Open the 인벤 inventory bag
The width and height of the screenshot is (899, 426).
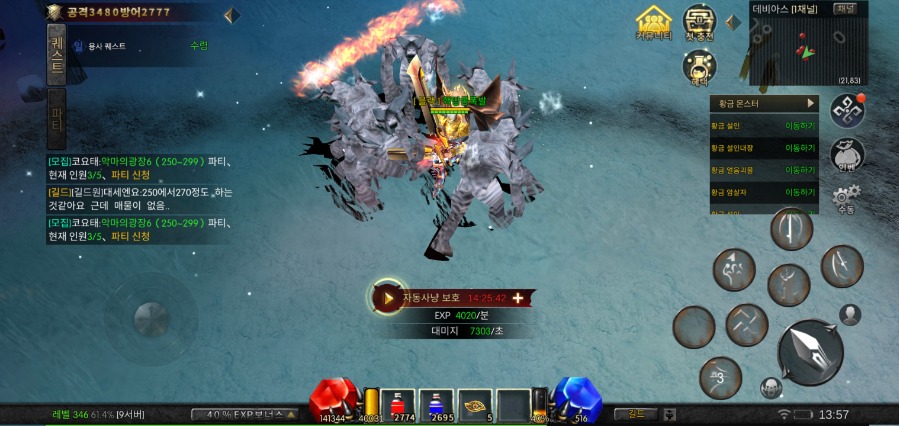847,154
